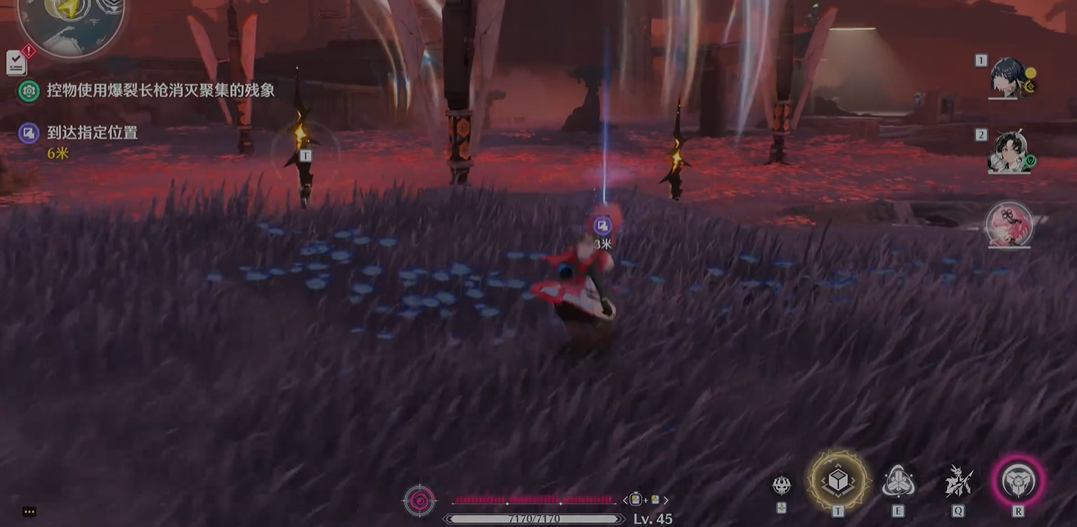Open the circular minimap
Image resolution: width=1077 pixels, height=527 pixels.
[72, 20]
